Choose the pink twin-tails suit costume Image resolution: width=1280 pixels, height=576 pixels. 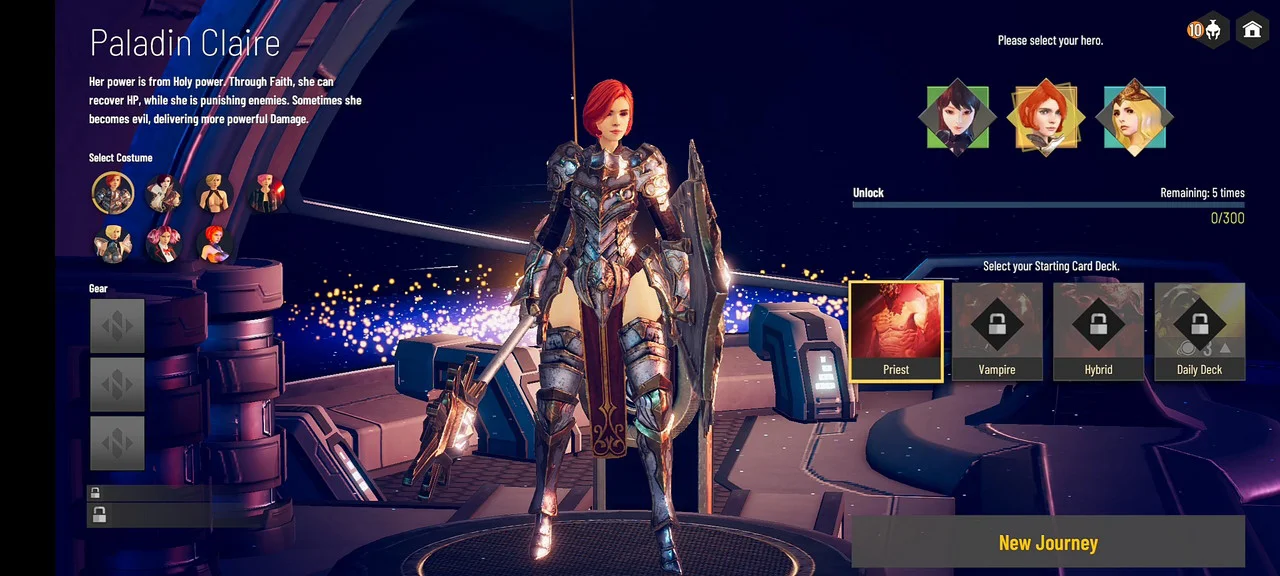pos(163,243)
